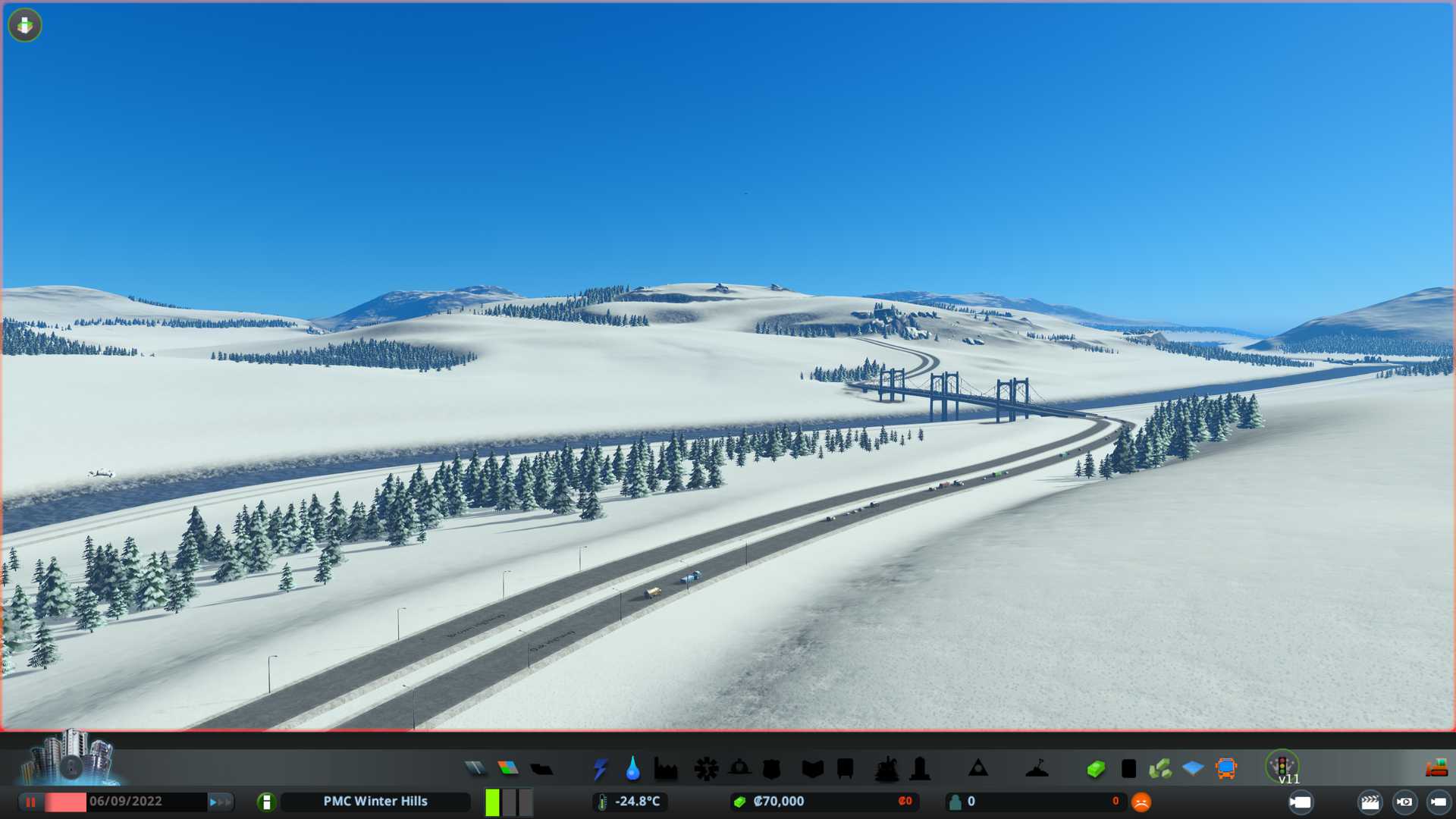This screenshot has height=819, width=1456.
Task: Open the Milestones skyline icon
Action: coord(70,758)
